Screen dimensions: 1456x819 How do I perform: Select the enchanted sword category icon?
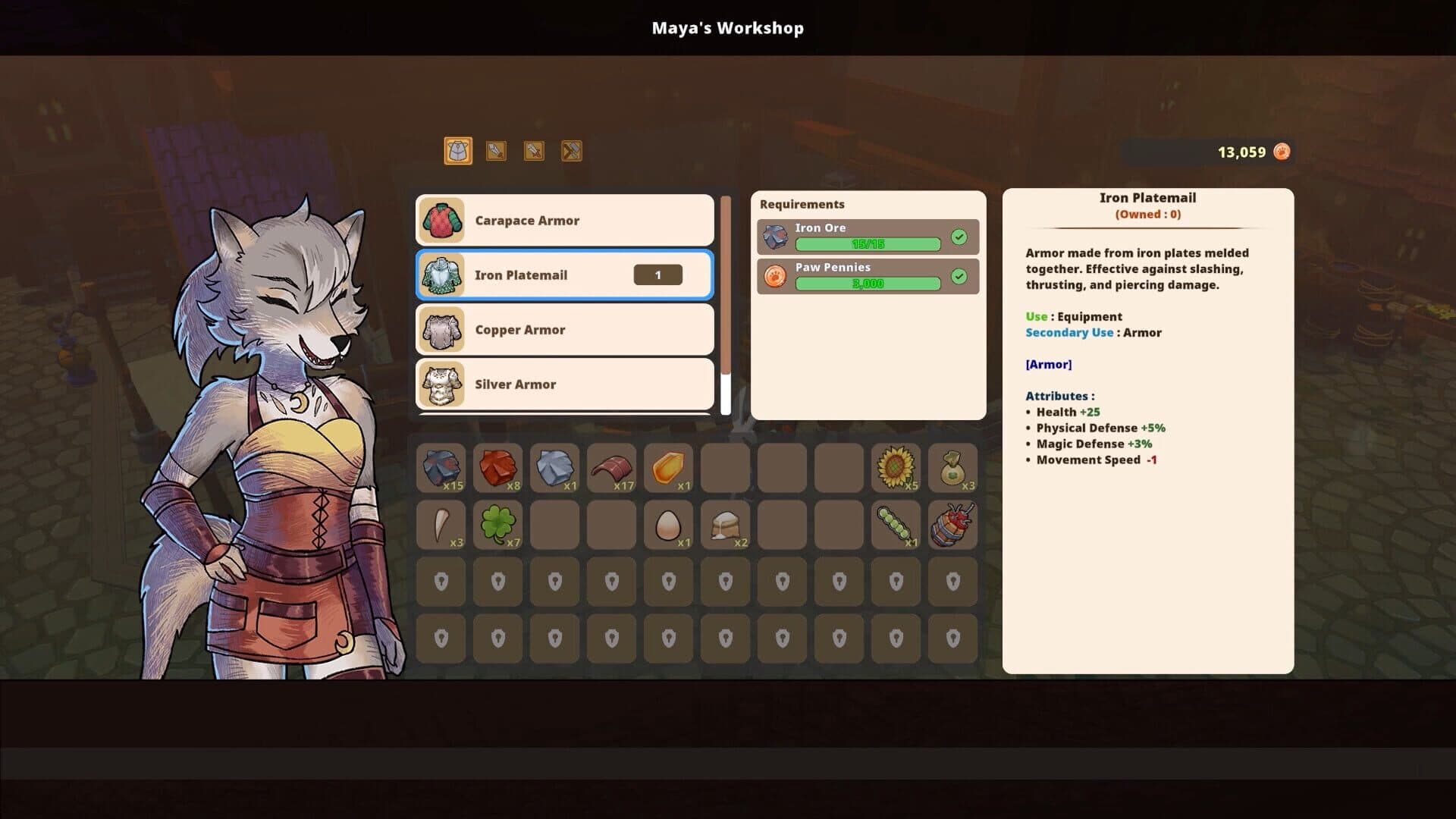point(533,151)
